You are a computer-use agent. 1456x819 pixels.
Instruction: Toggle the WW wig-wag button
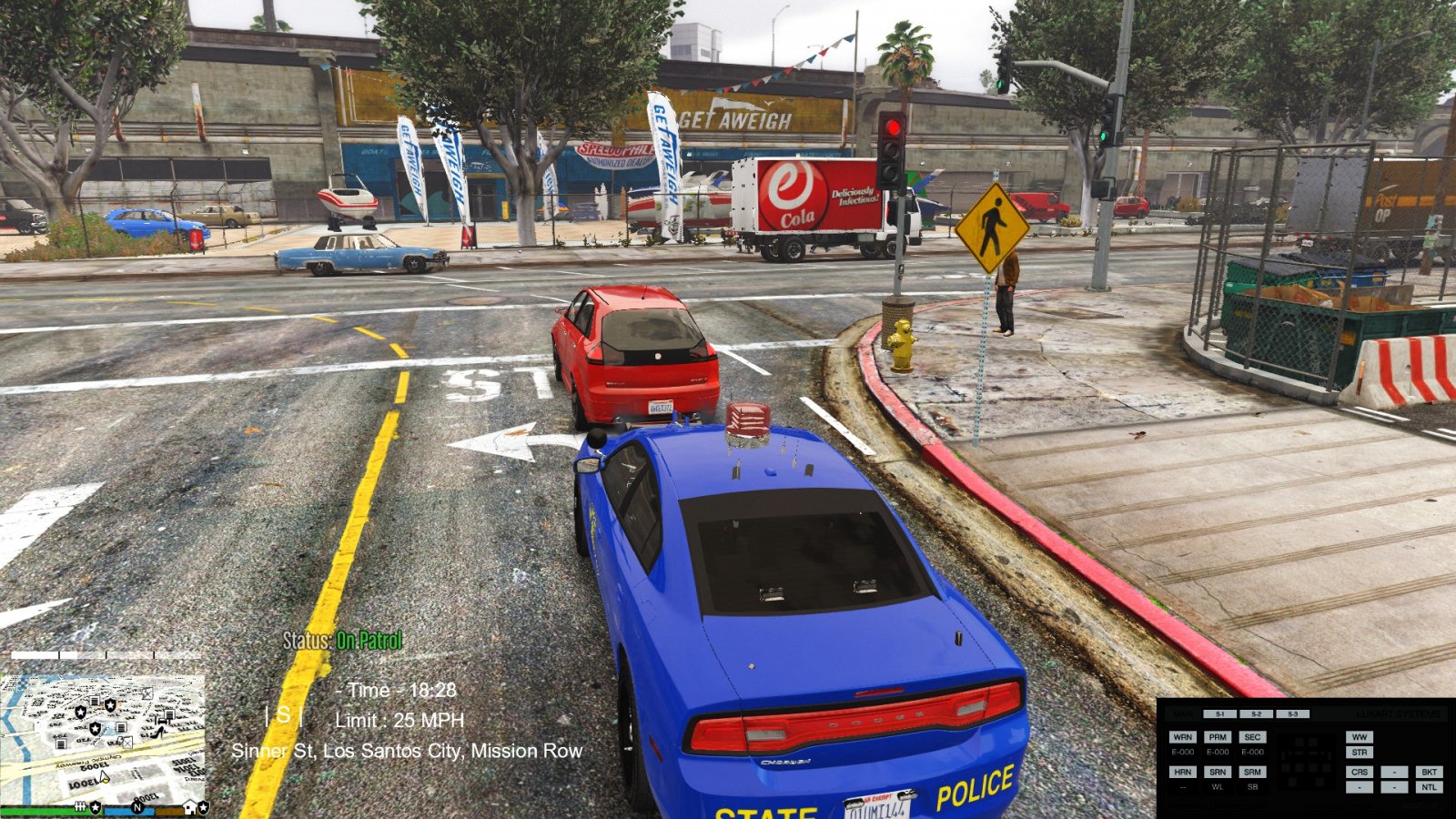point(1360,737)
